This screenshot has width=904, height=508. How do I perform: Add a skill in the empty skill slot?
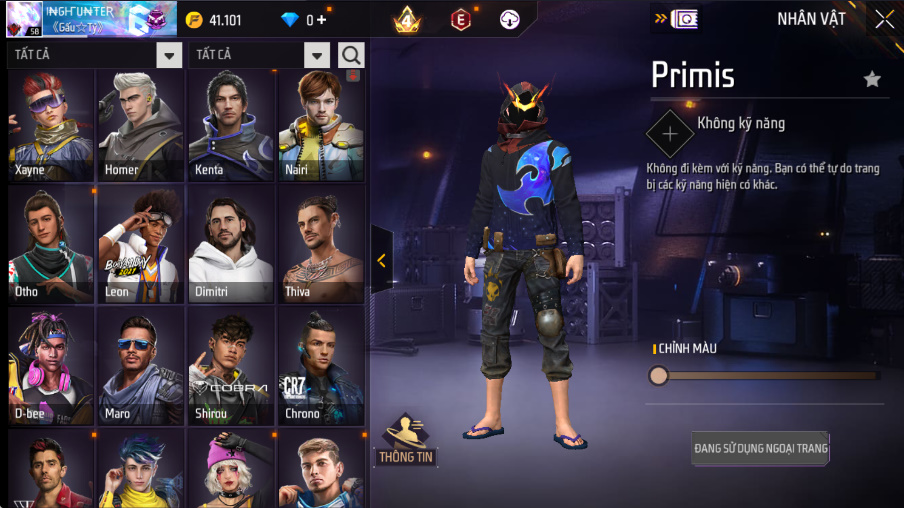coord(669,134)
